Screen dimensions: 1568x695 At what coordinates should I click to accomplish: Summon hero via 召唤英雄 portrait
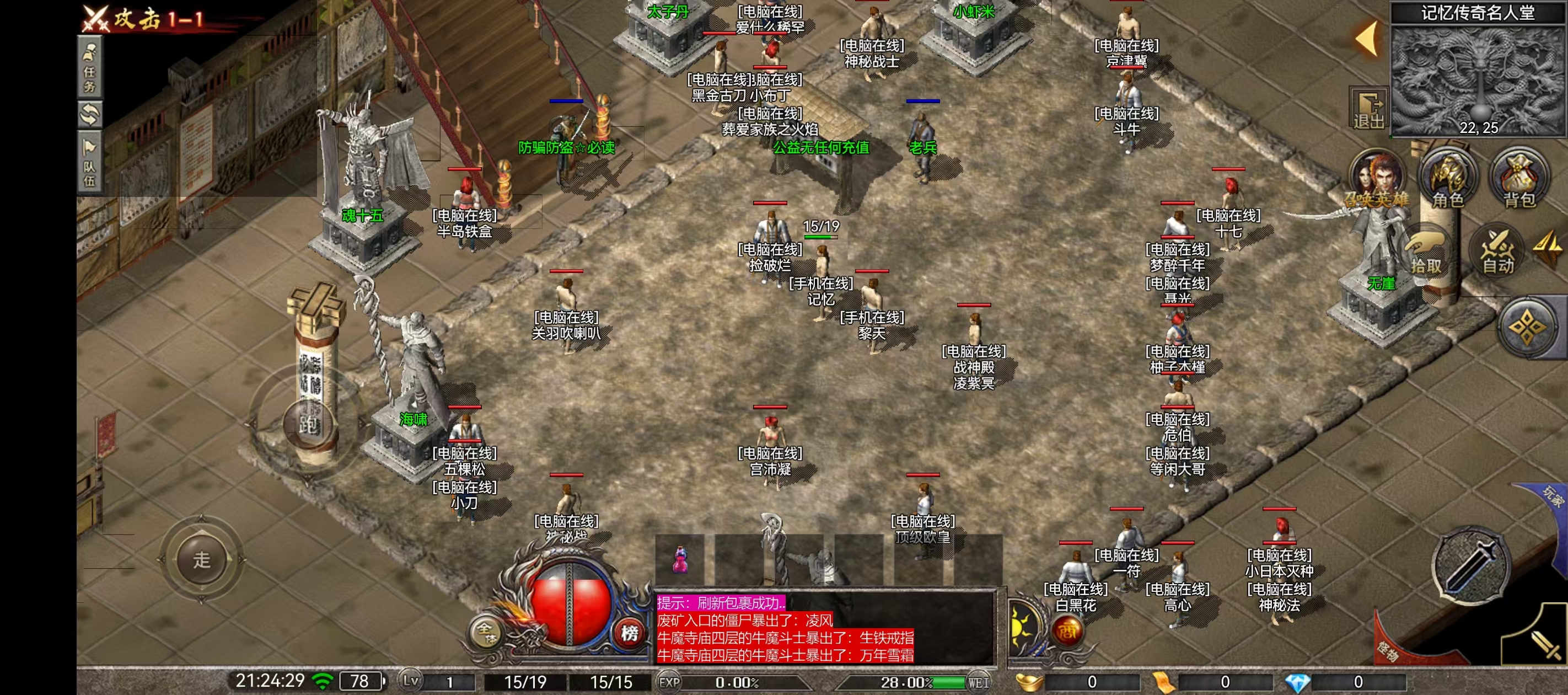point(1377,180)
